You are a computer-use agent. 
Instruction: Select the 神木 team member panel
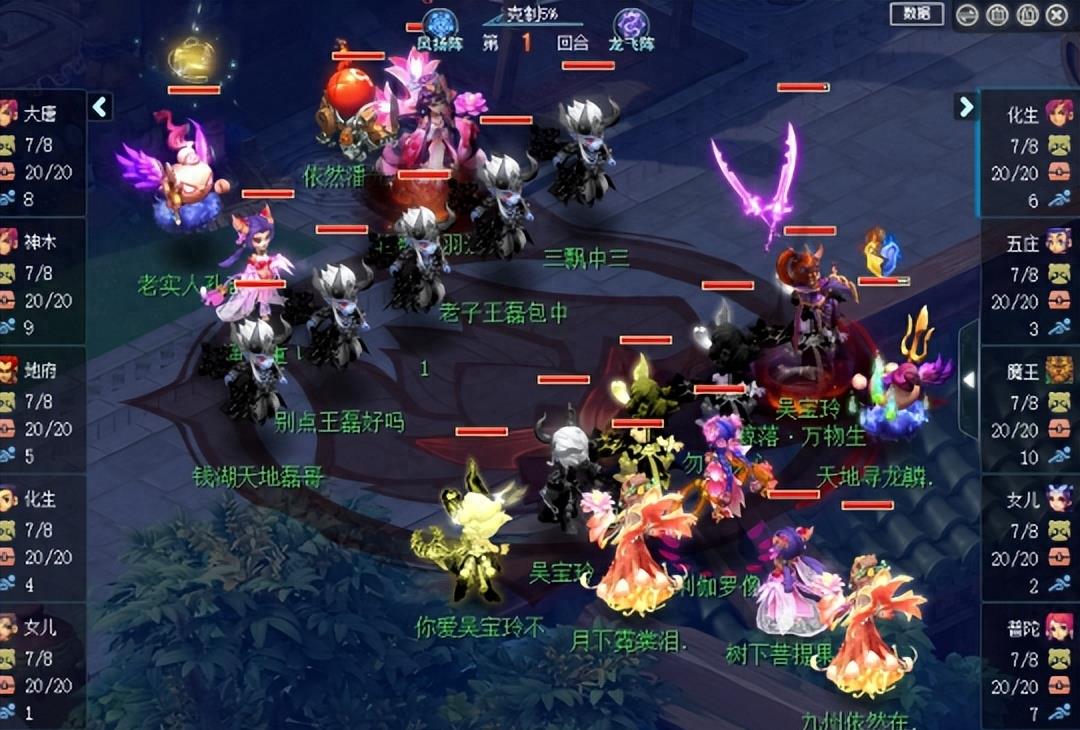[x=42, y=282]
